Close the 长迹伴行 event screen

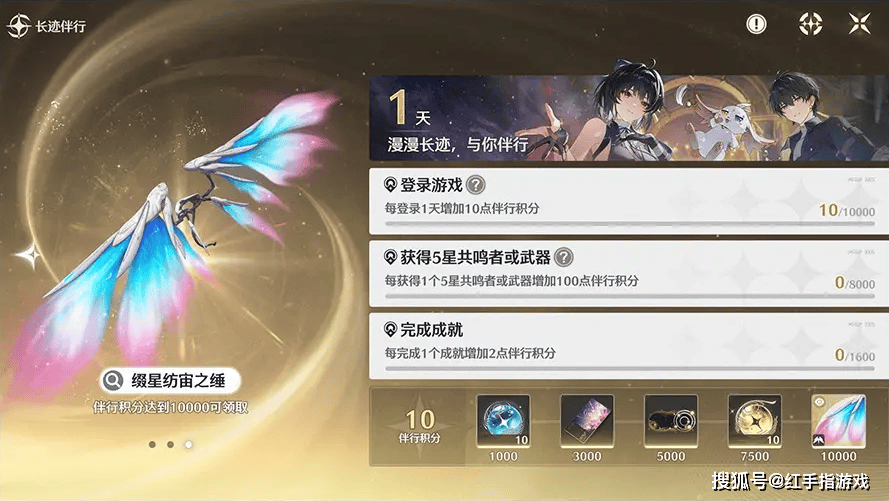coord(859,24)
